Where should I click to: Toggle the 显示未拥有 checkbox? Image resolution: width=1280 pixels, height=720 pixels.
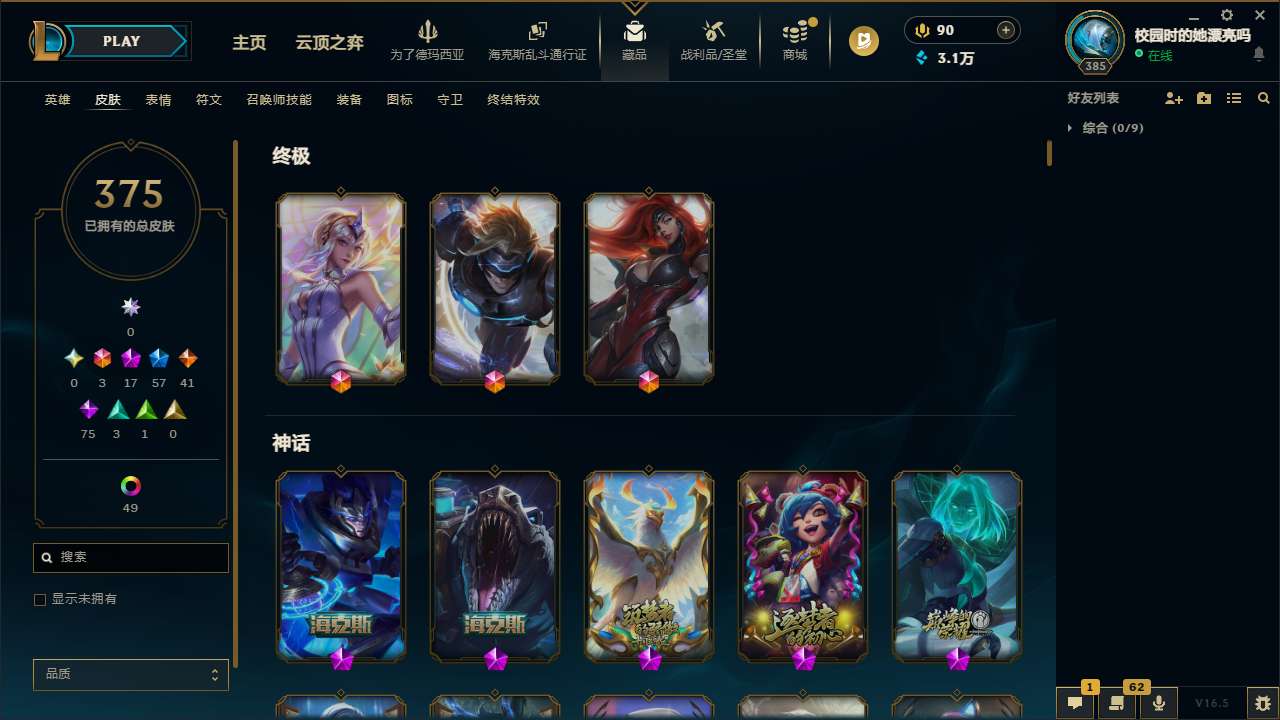[40, 599]
